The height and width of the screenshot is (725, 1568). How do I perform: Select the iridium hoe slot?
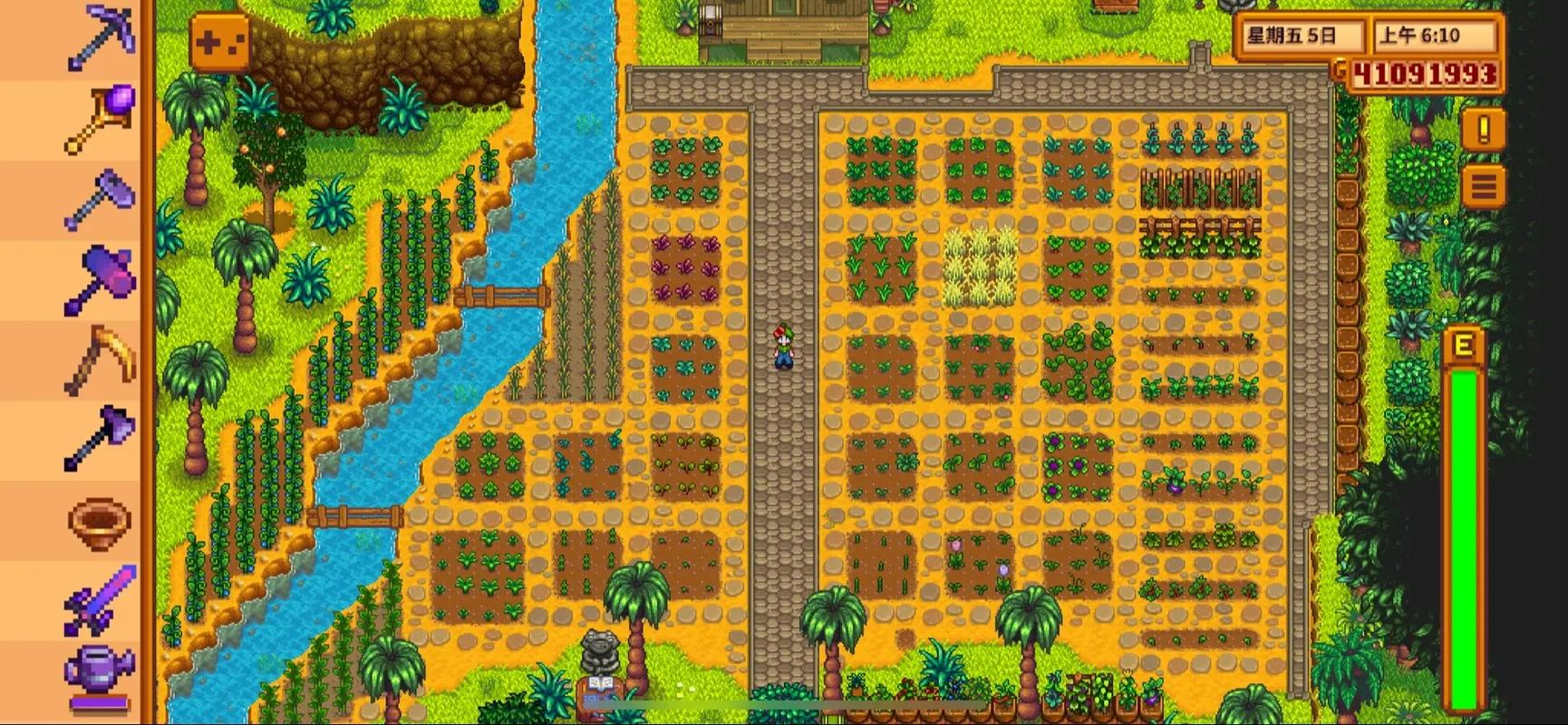pyautogui.click(x=100, y=198)
